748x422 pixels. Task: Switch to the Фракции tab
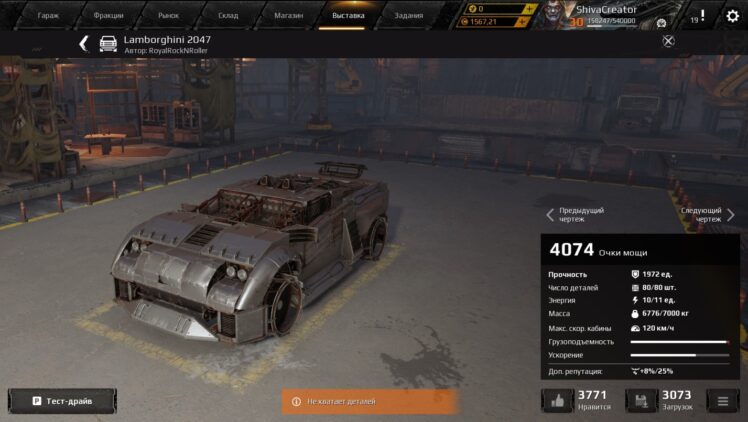[108, 16]
